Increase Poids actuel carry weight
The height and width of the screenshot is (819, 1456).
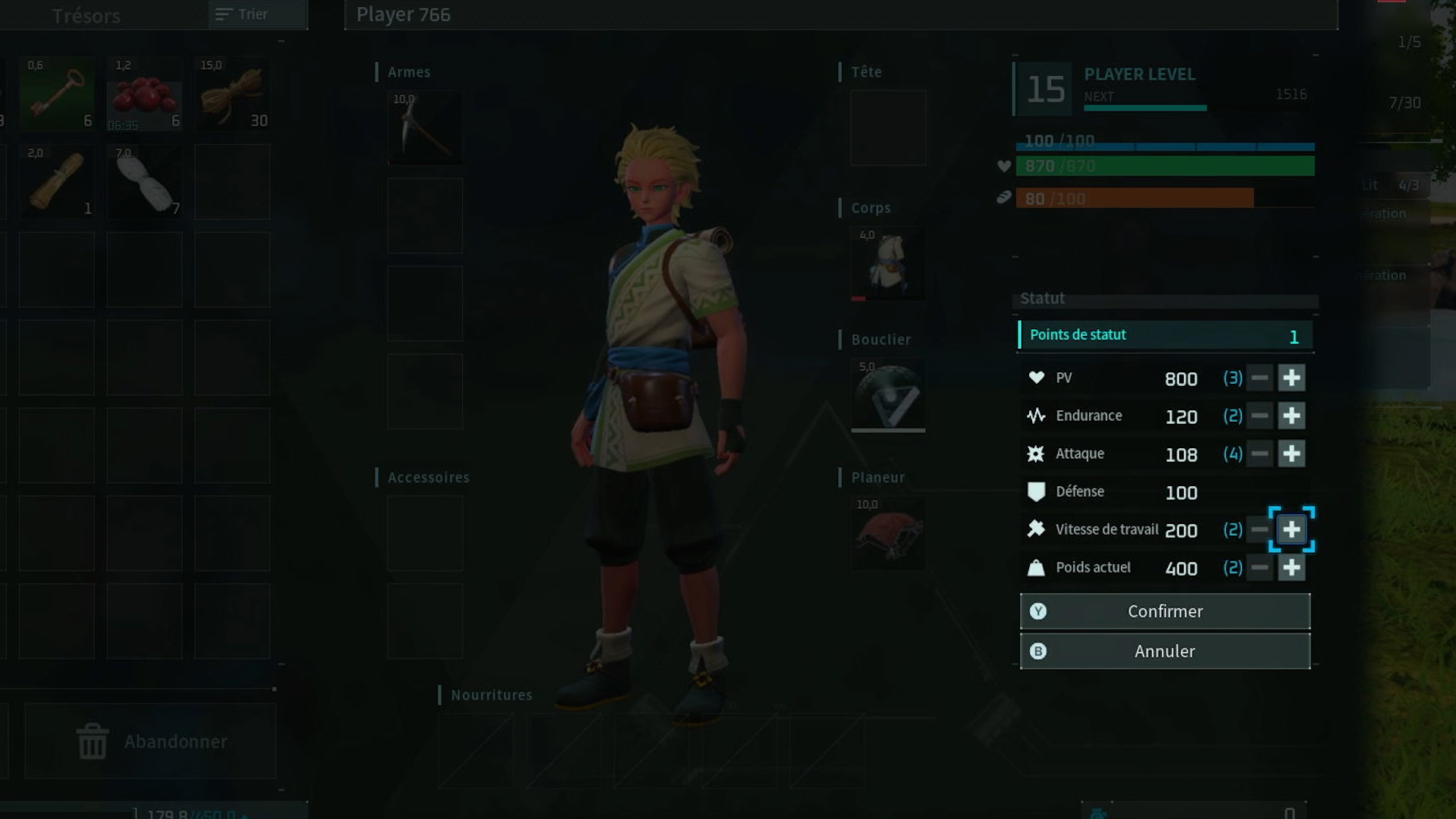(x=1291, y=567)
